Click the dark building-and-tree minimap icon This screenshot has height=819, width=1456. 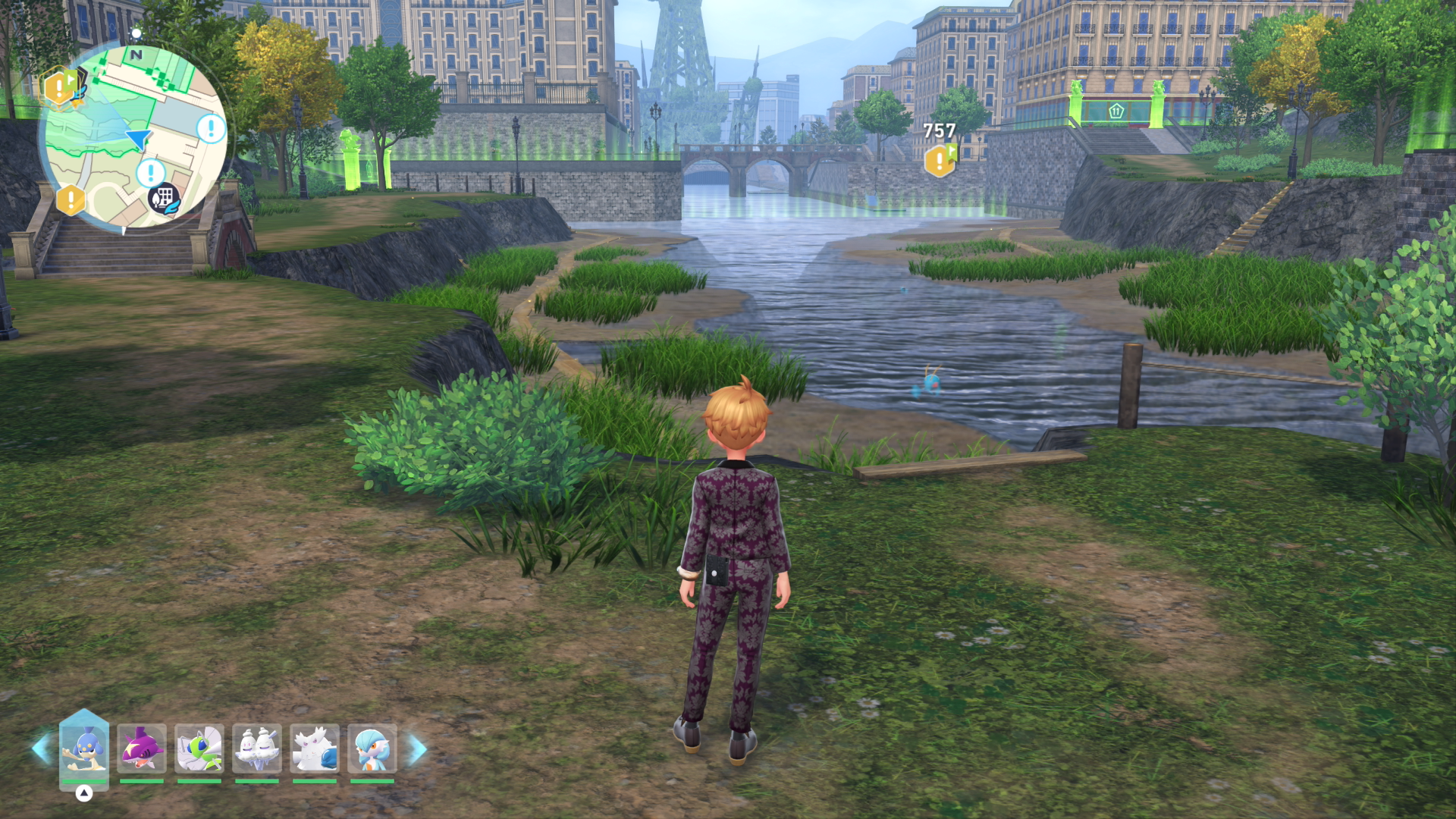click(x=164, y=199)
